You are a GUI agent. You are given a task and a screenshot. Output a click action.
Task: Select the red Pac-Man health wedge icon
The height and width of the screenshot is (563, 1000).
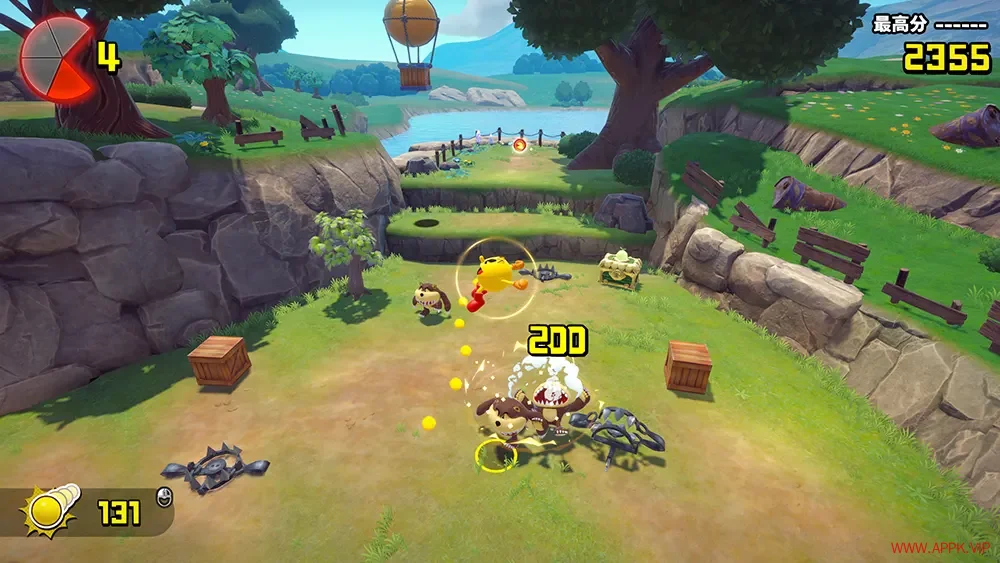pyautogui.click(x=55, y=58)
